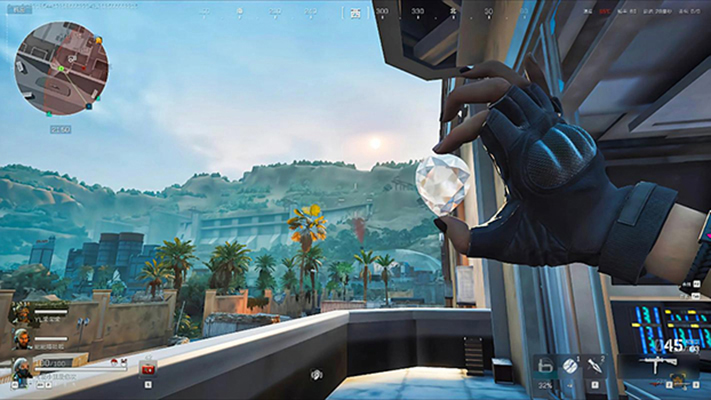Use the throwing knife tactical ability
The width and height of the screenshot is (711, 400).
tap(594, 367)
